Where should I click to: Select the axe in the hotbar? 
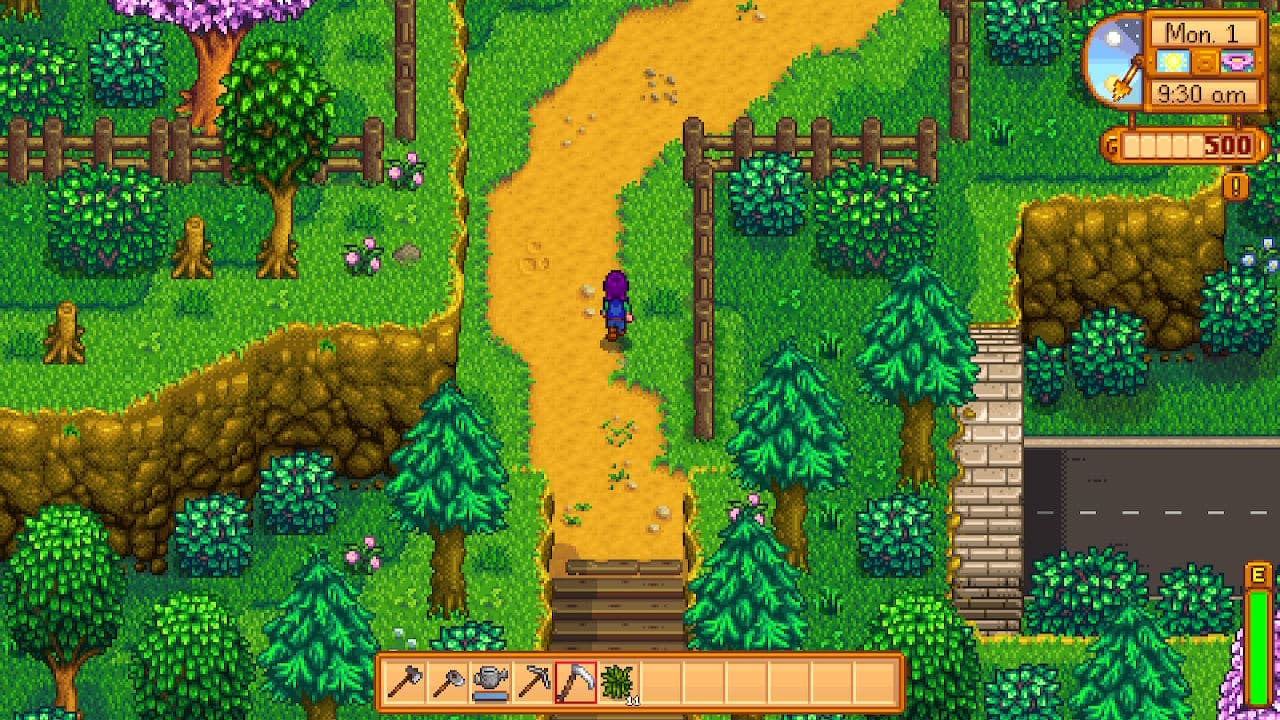click(405, 682)
